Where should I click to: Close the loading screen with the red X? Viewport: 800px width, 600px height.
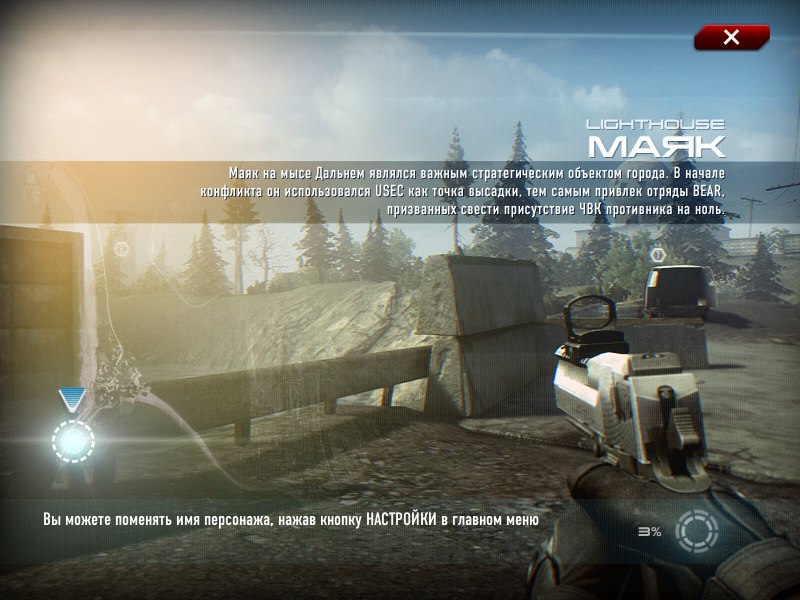tap(731, 38)
